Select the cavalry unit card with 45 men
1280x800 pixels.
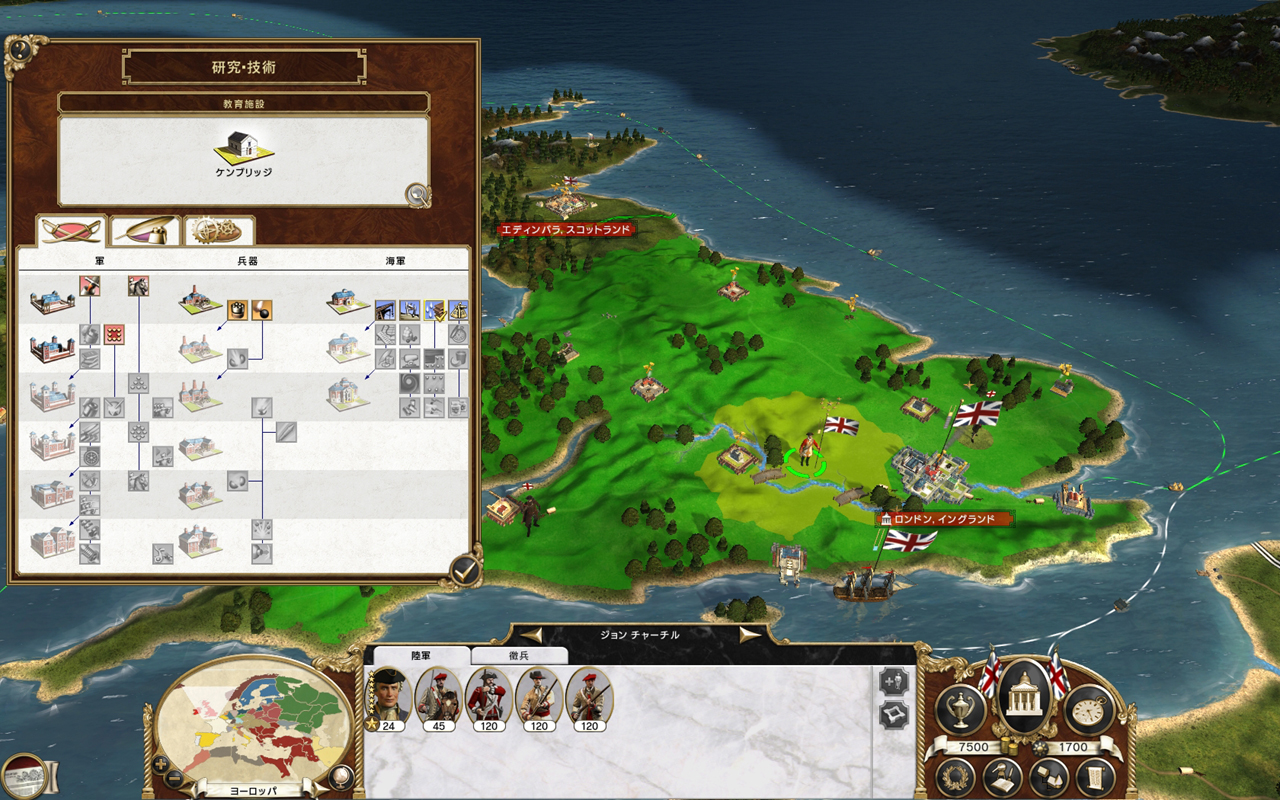(438, 696)
